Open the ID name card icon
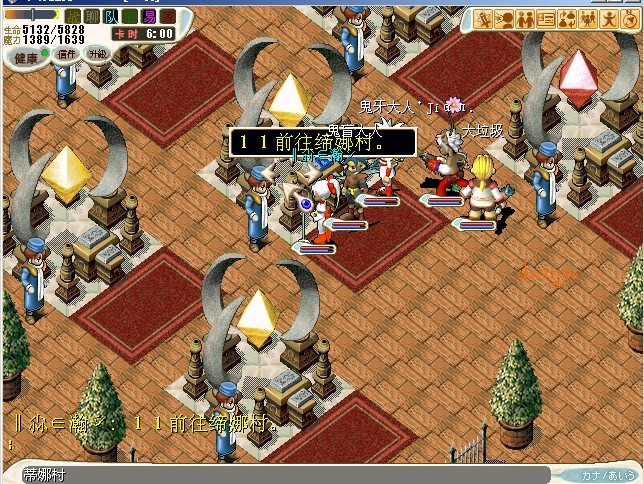This screenshot has height=484, width=644. click(x=546, y=19)
